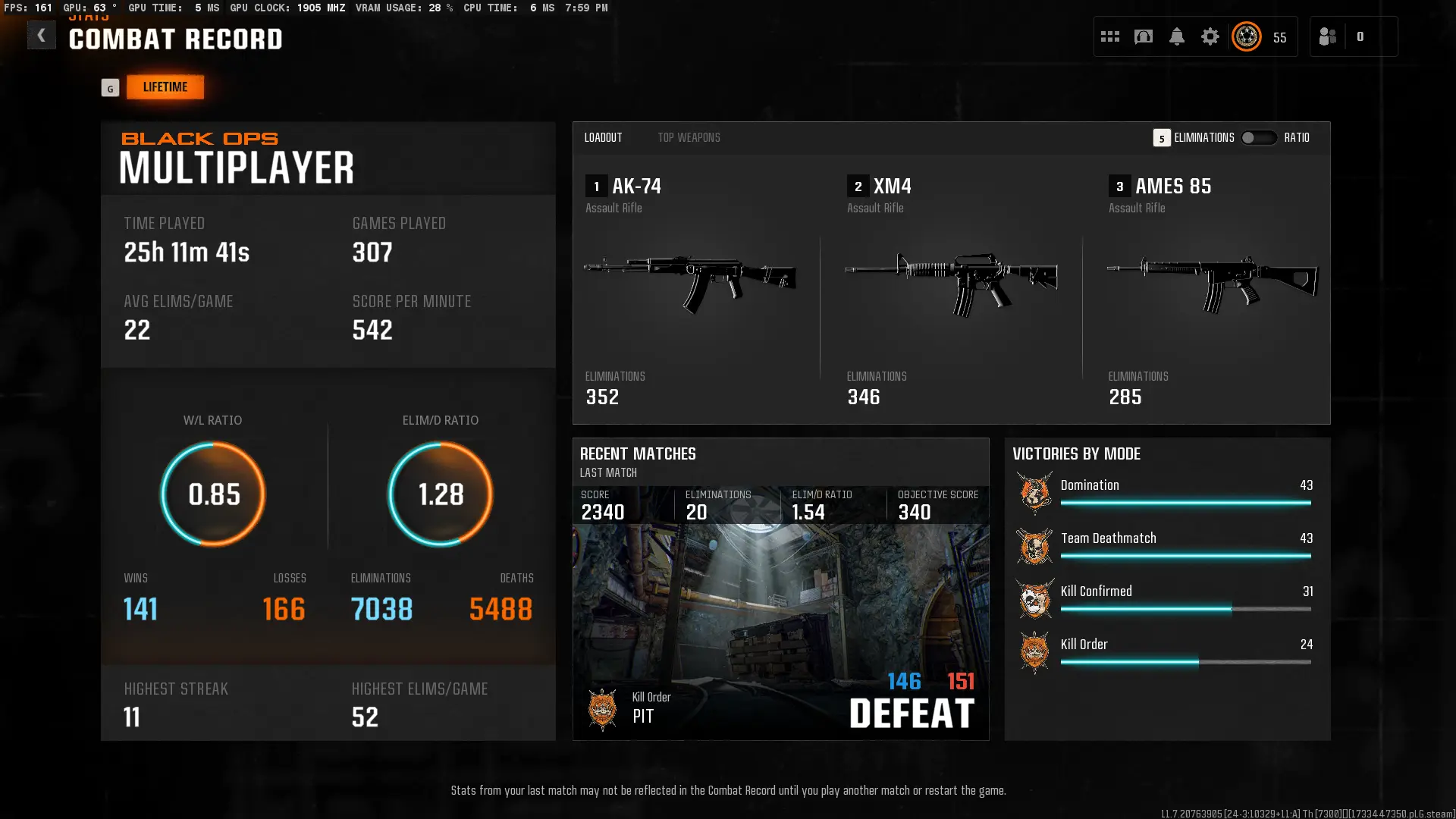The image size is (1456, 819).
Task: Click the Kill Order icon under Recent Matches
Action: (x=603, y=710)
